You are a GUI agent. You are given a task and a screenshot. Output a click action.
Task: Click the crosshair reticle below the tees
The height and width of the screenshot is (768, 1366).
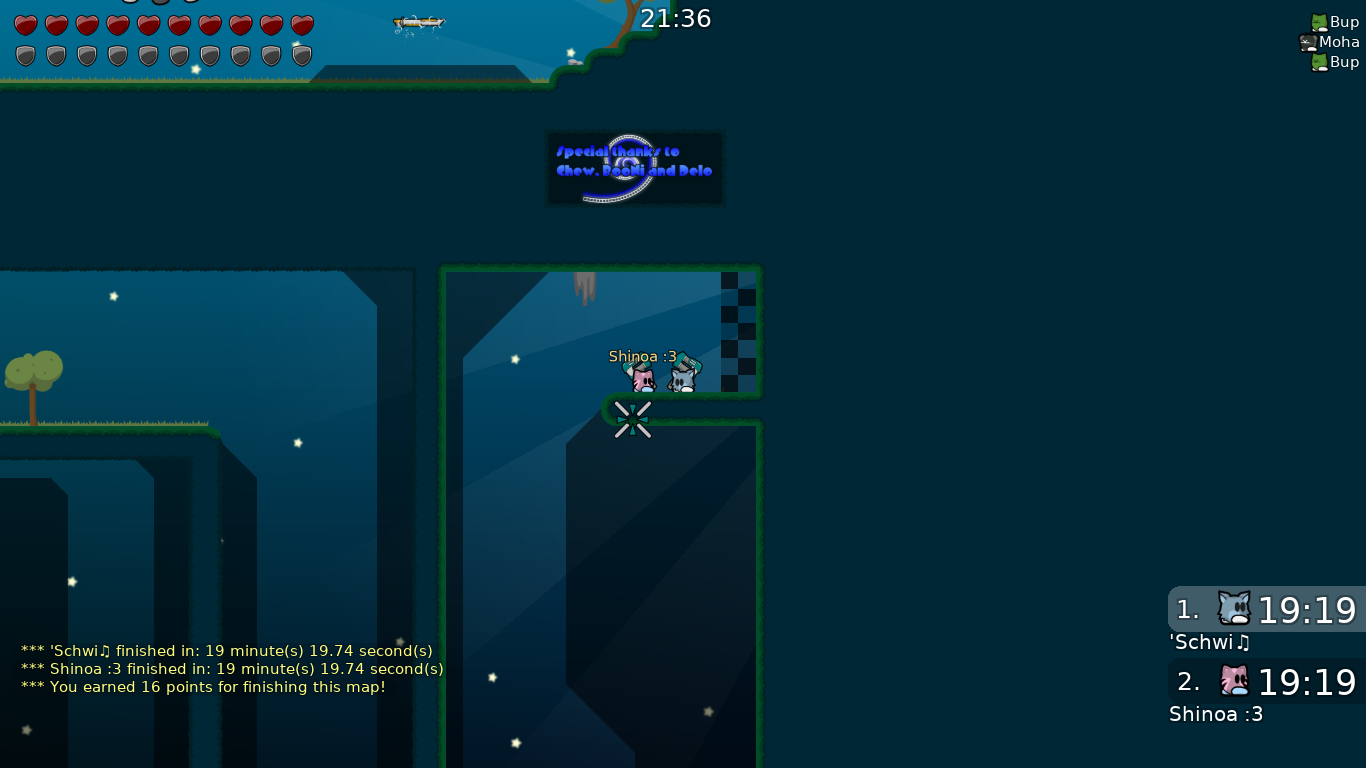(x=633, y=420)
